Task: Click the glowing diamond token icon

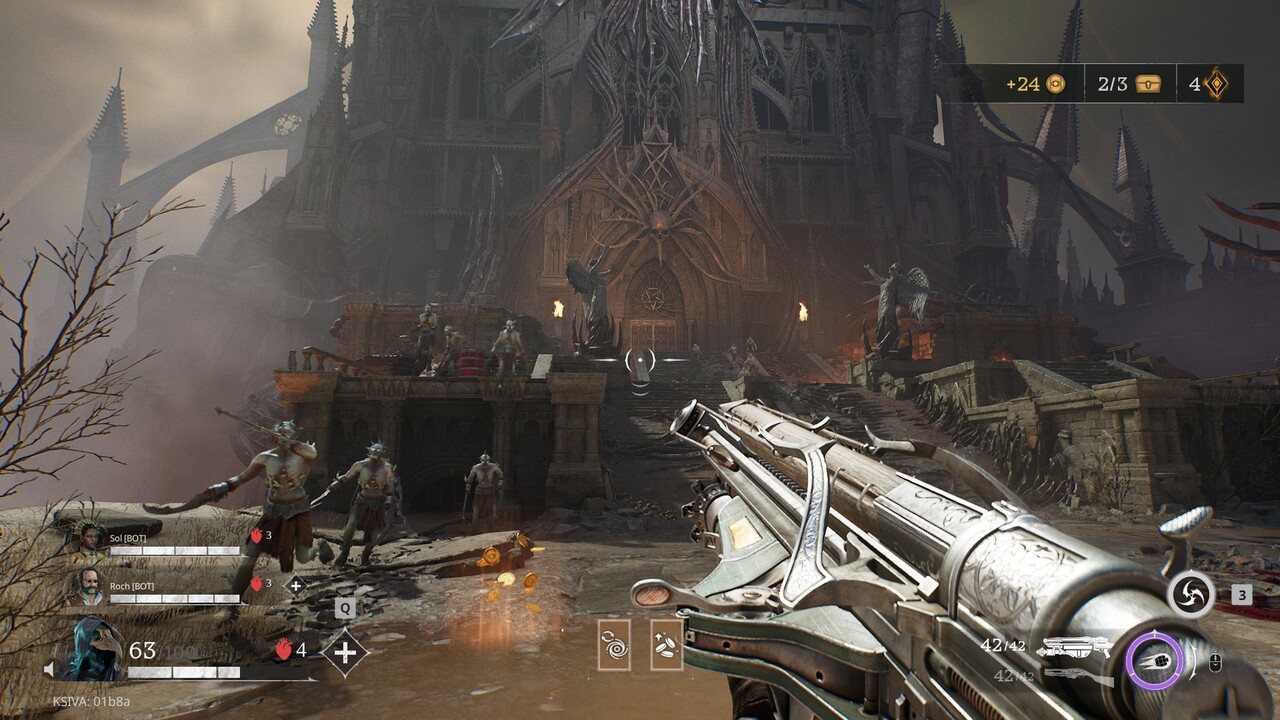Action: [1216, 84]
